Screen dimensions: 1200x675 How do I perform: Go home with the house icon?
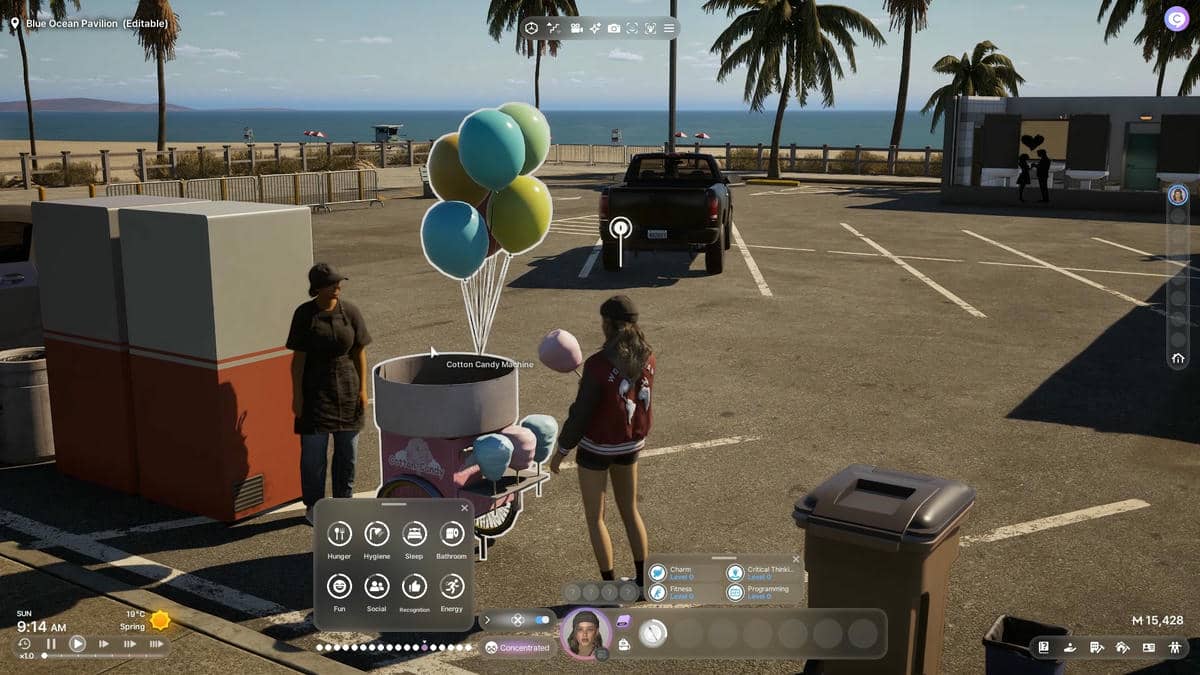[x=1178, y=358]
